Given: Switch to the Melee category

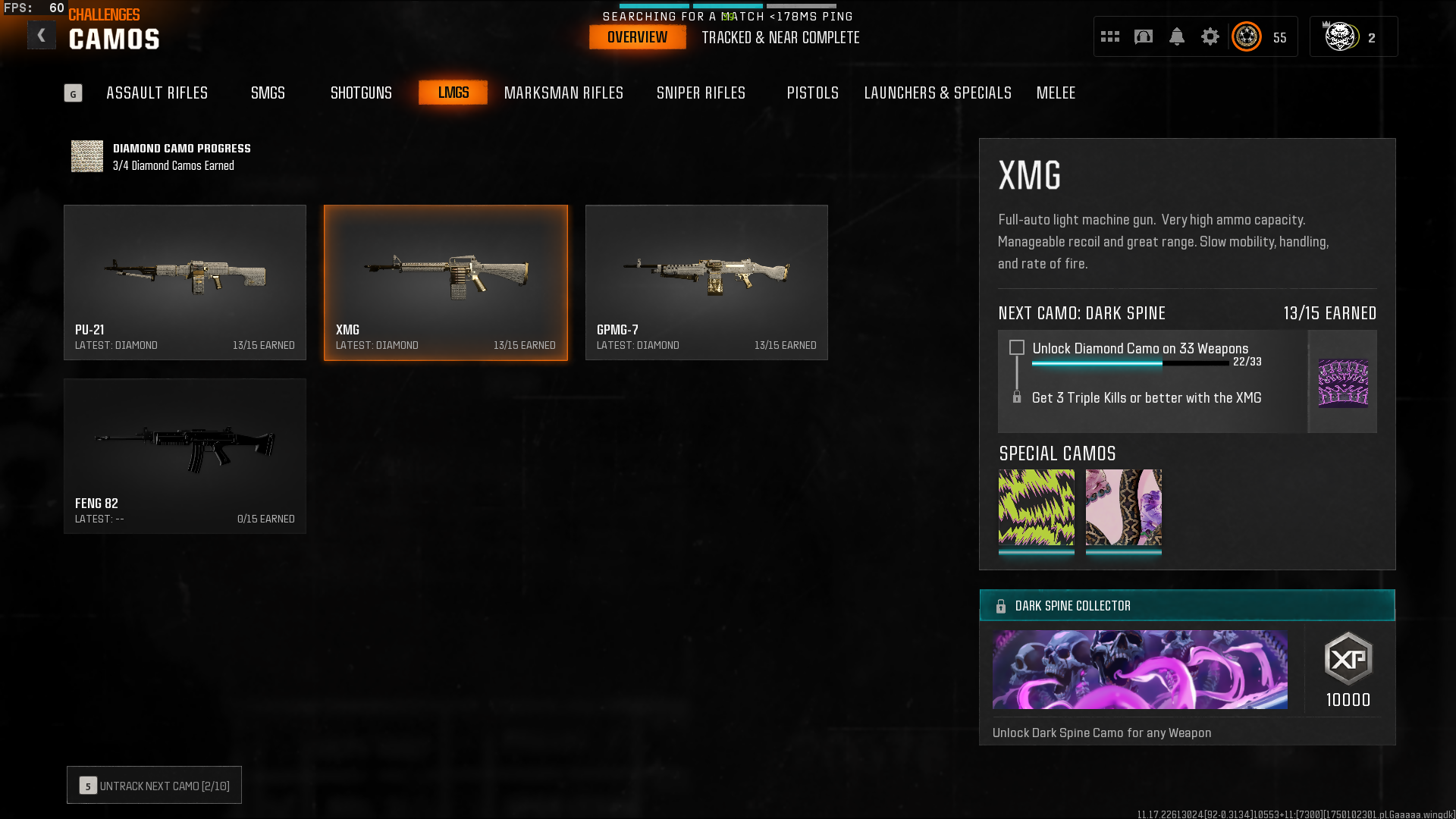Looking at the screenshot, I should [x=1056, y=93].
